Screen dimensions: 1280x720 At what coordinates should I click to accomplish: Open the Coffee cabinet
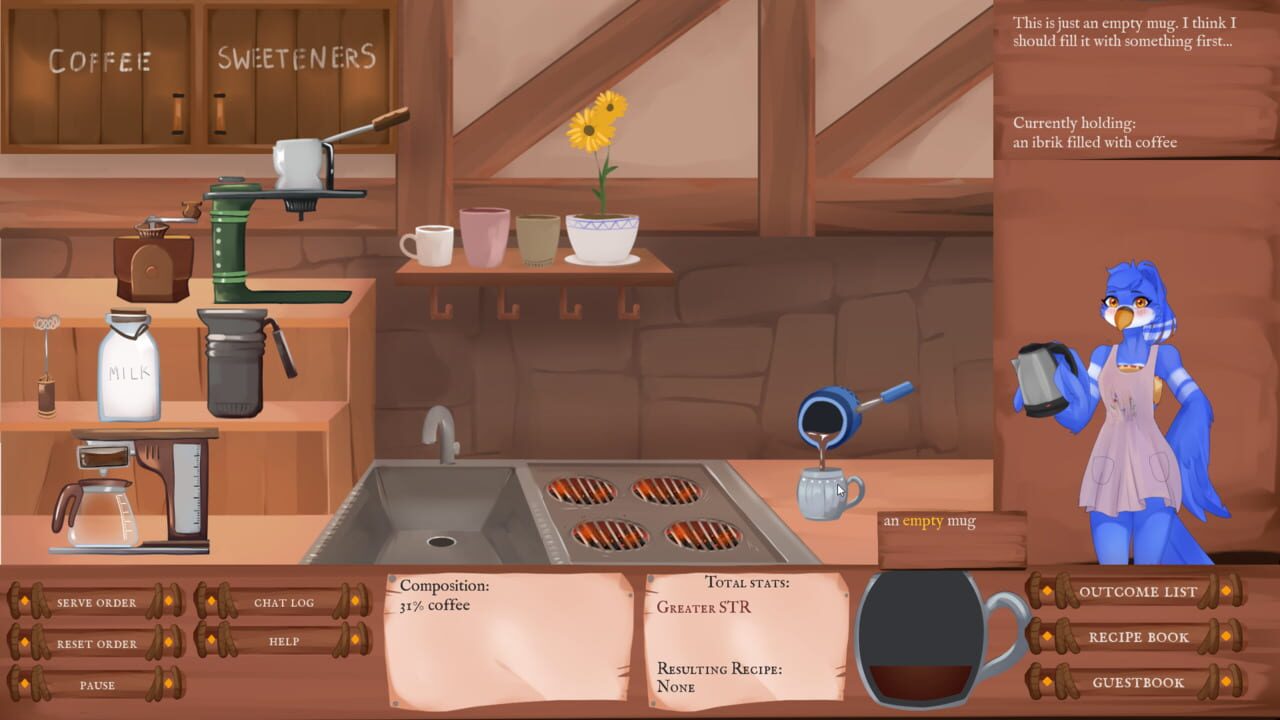[x=100, y=75]
